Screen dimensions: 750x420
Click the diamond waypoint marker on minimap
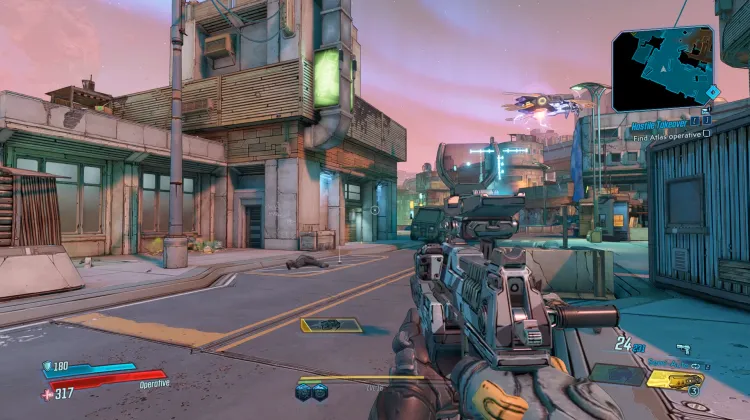(711, 91)
